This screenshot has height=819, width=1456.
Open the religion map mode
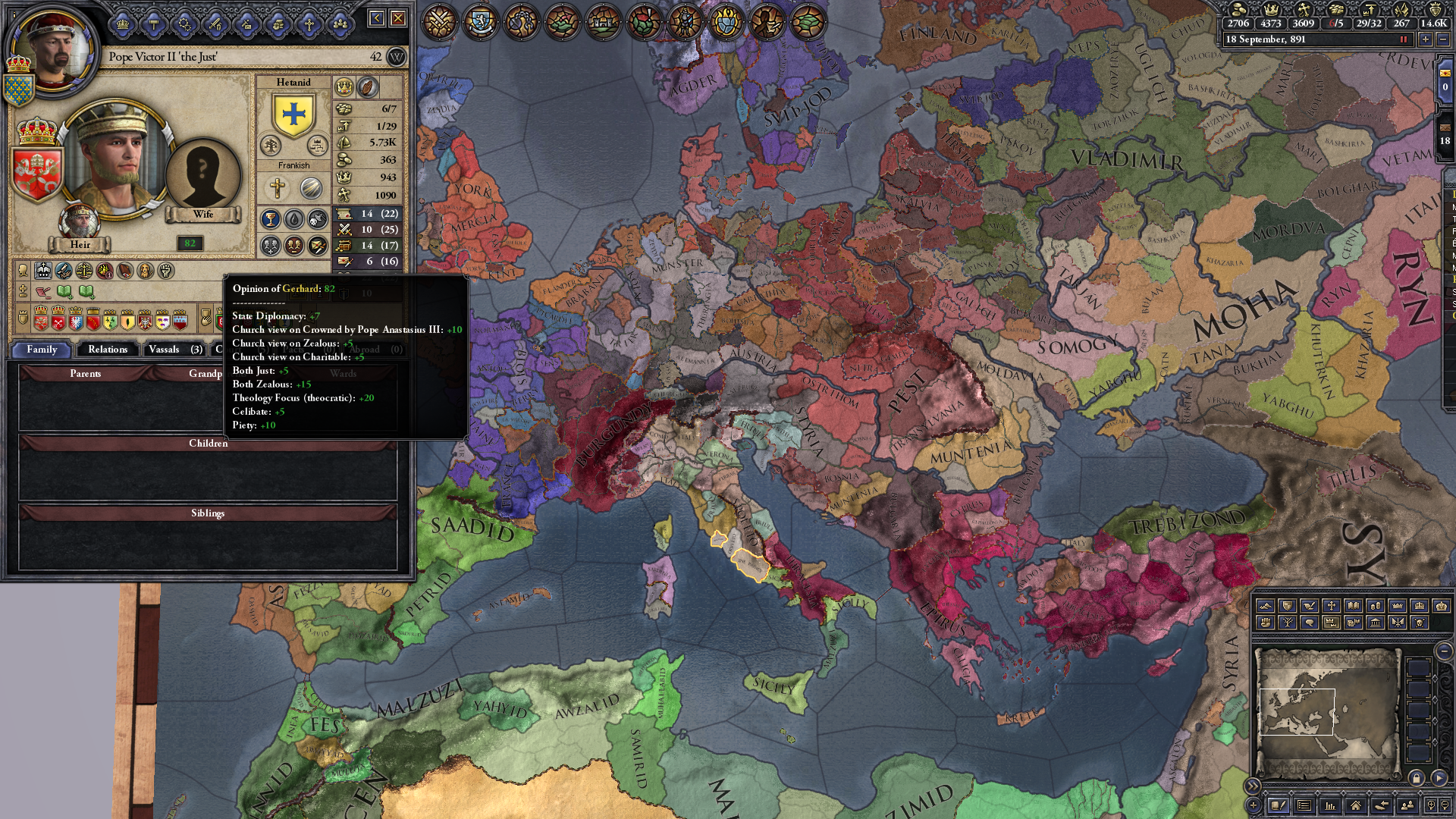tap(1332, 605)
